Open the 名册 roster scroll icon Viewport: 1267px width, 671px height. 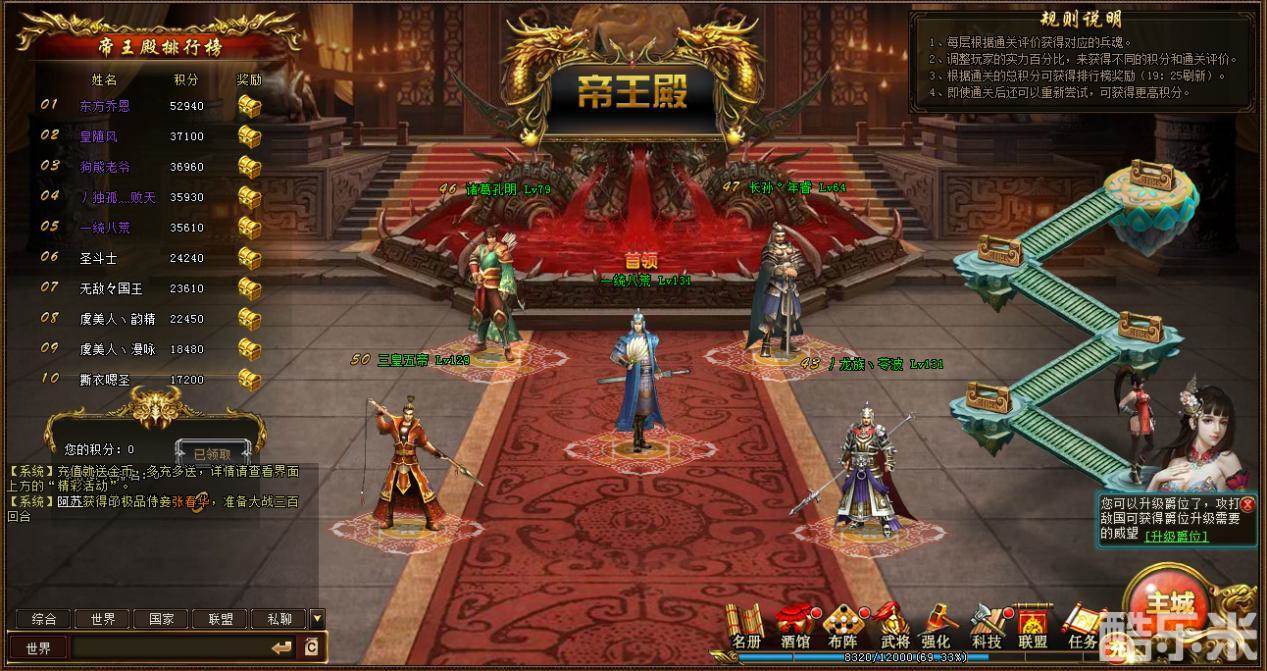coord(747,624)
